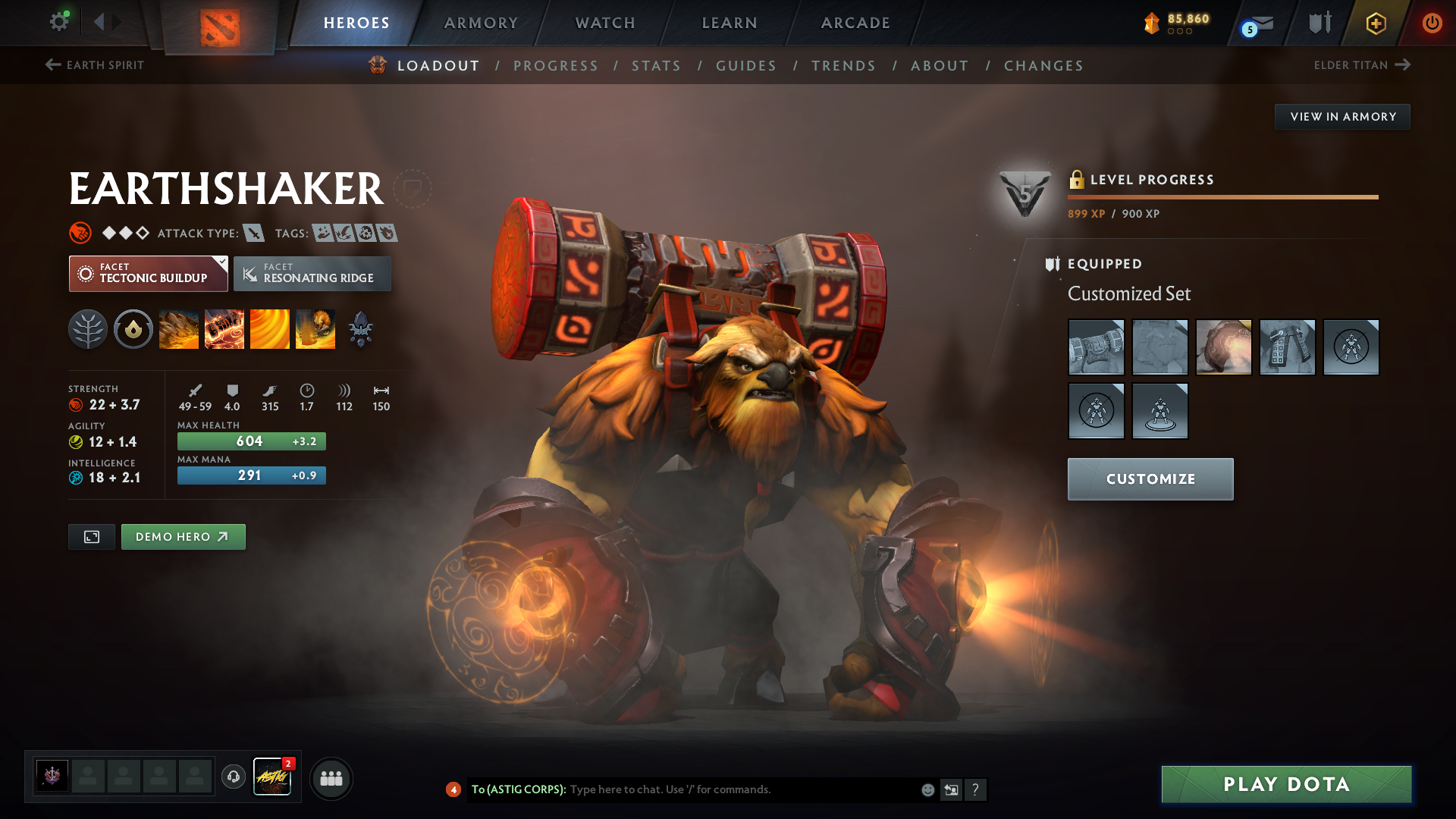Go to the Learn section
1456x819 pixels.
(730, 23)
